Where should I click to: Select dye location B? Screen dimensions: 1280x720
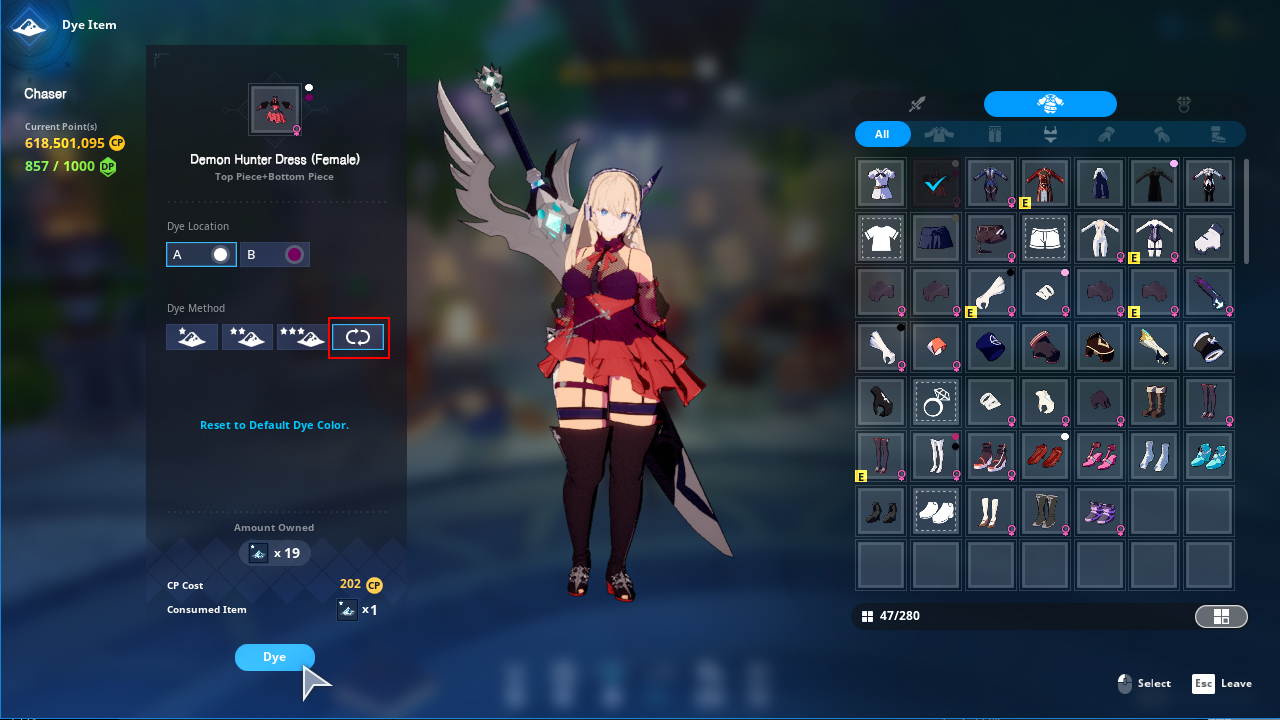tap(275, 255)
